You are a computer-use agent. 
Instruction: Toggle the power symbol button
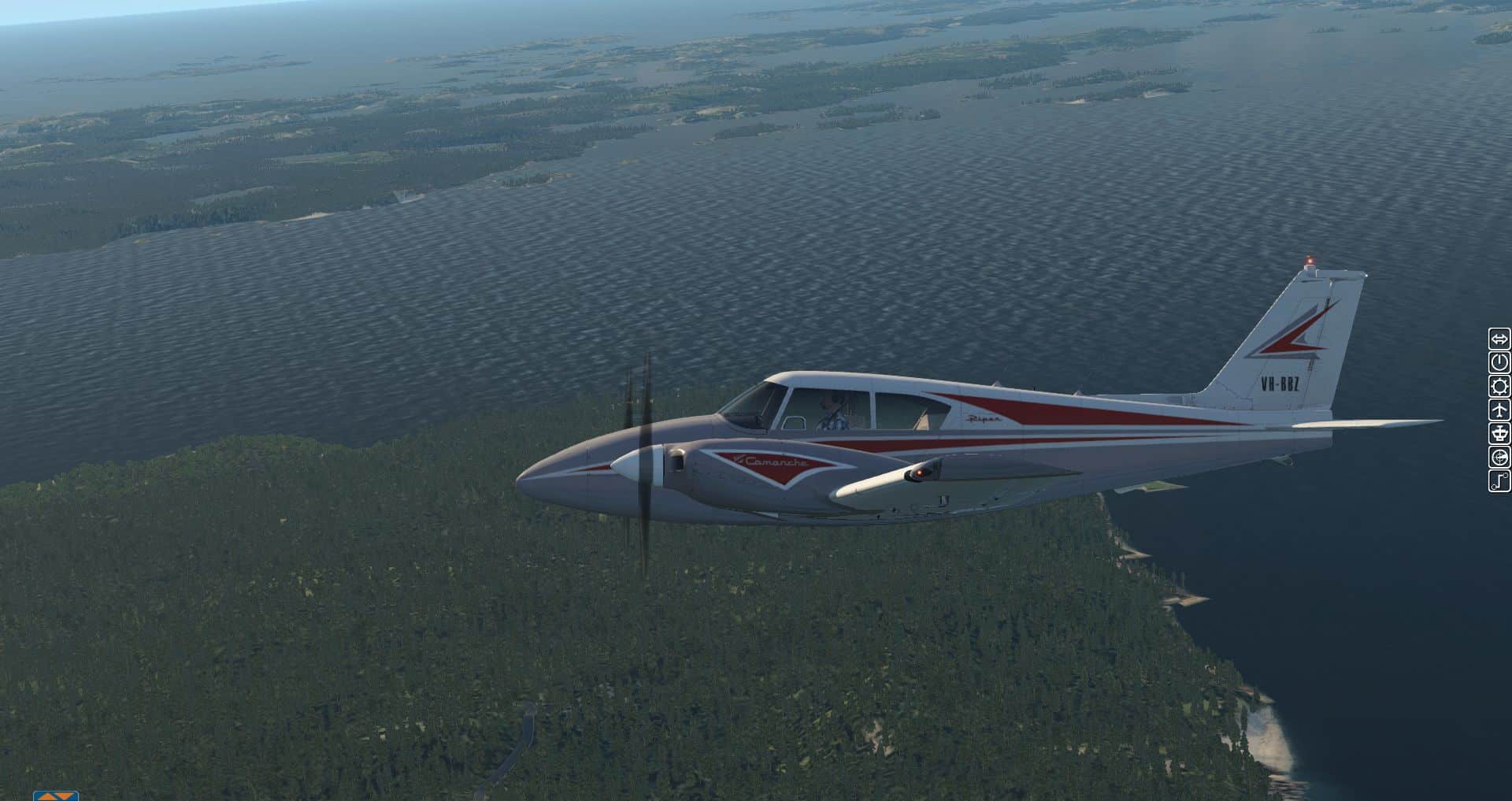1499,362
